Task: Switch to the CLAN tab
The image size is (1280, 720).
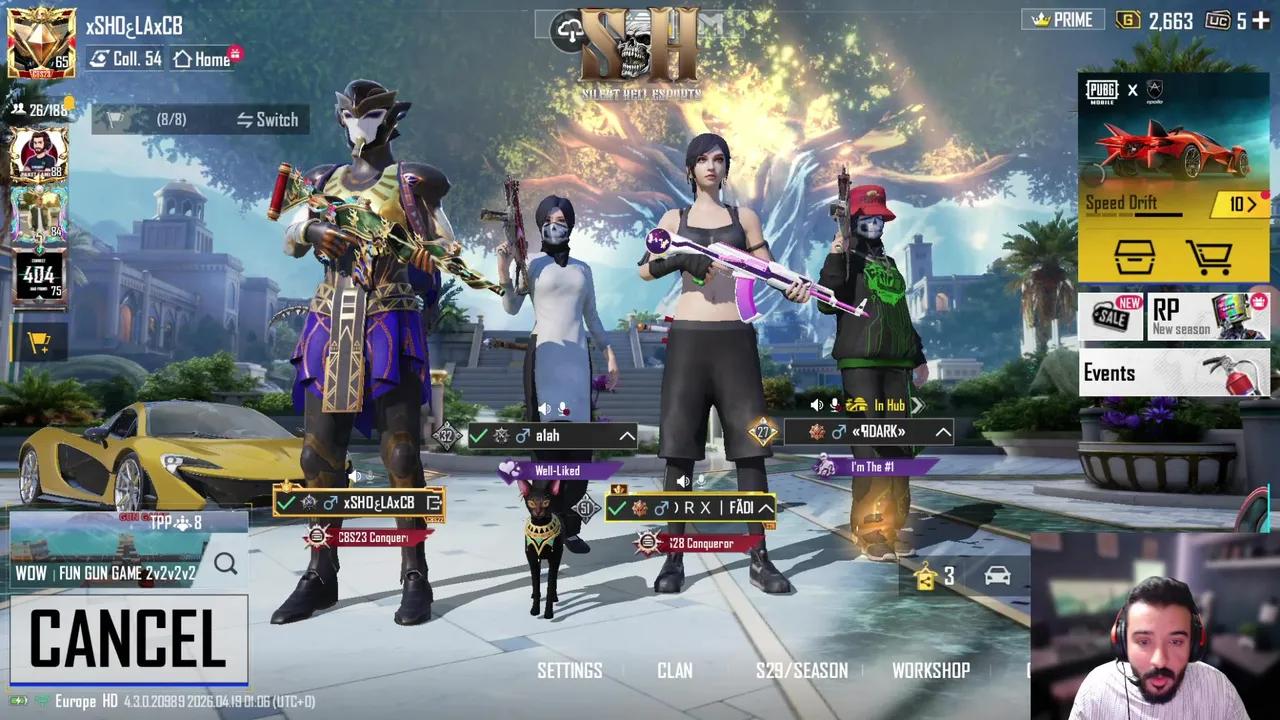Action: coord(674,671)
